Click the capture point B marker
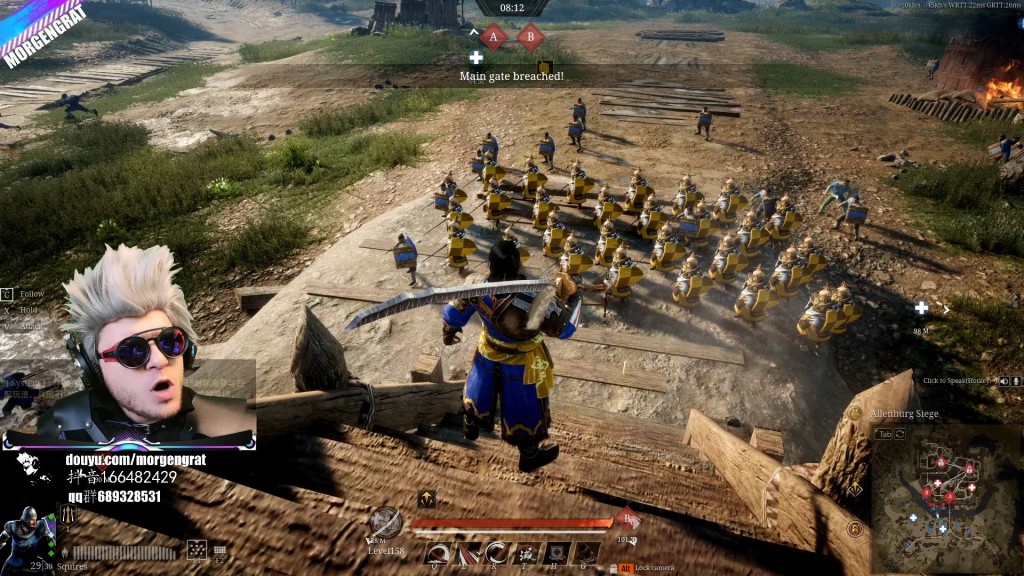 pyautogui.click(x=529, y=38)
